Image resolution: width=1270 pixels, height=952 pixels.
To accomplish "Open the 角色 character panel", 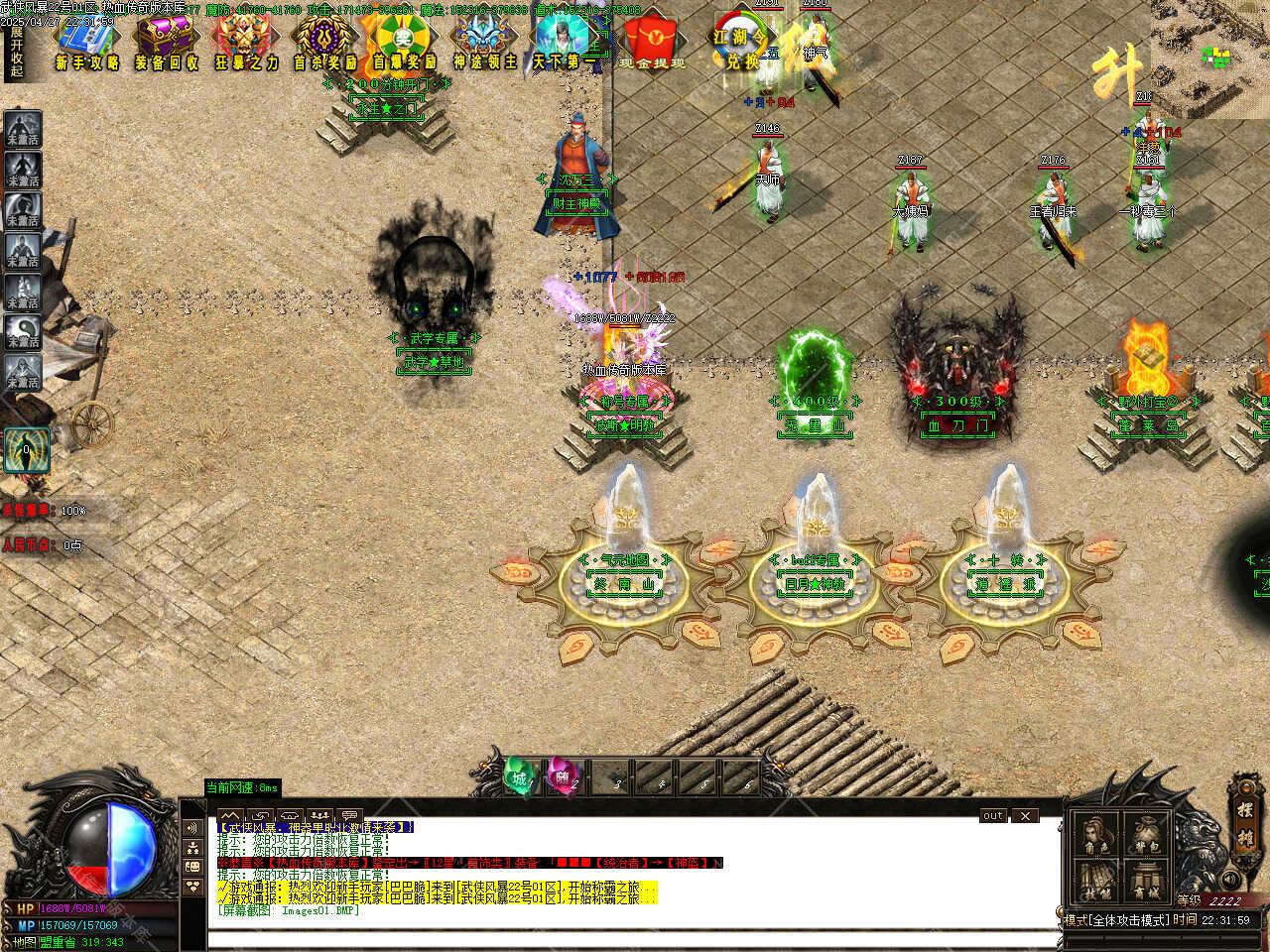I will (1095, 835).
